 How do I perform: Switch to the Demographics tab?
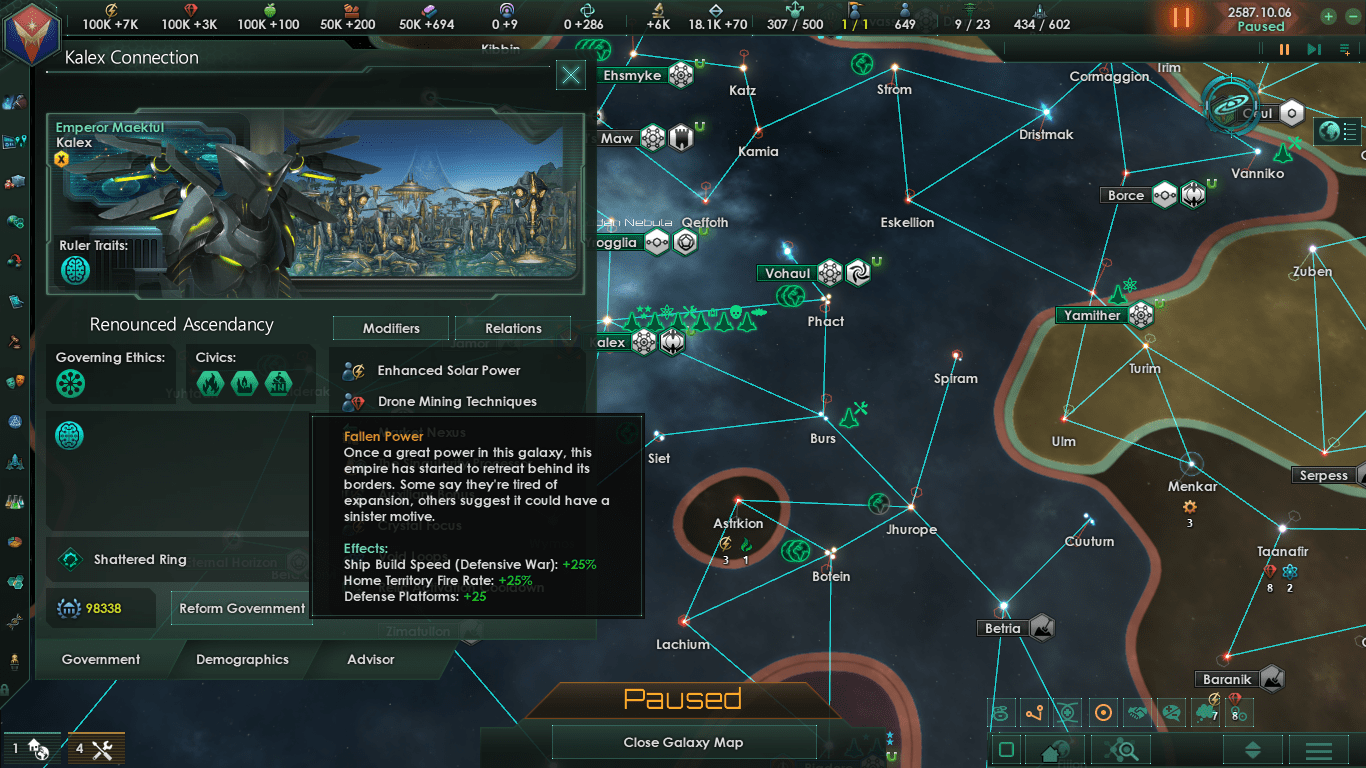point(242,660)
